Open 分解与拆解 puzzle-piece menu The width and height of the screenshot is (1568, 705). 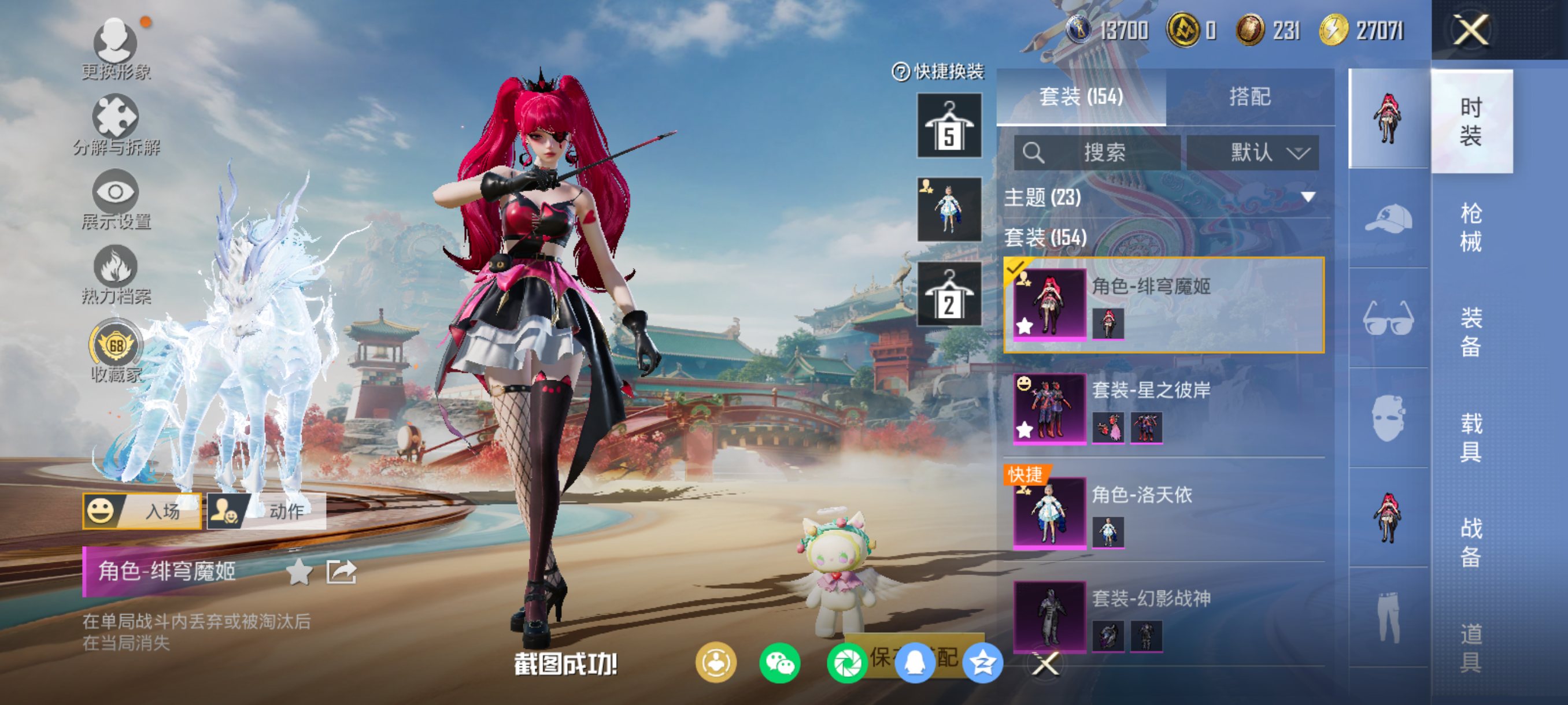pyautogui.click(x=116, y=124)
